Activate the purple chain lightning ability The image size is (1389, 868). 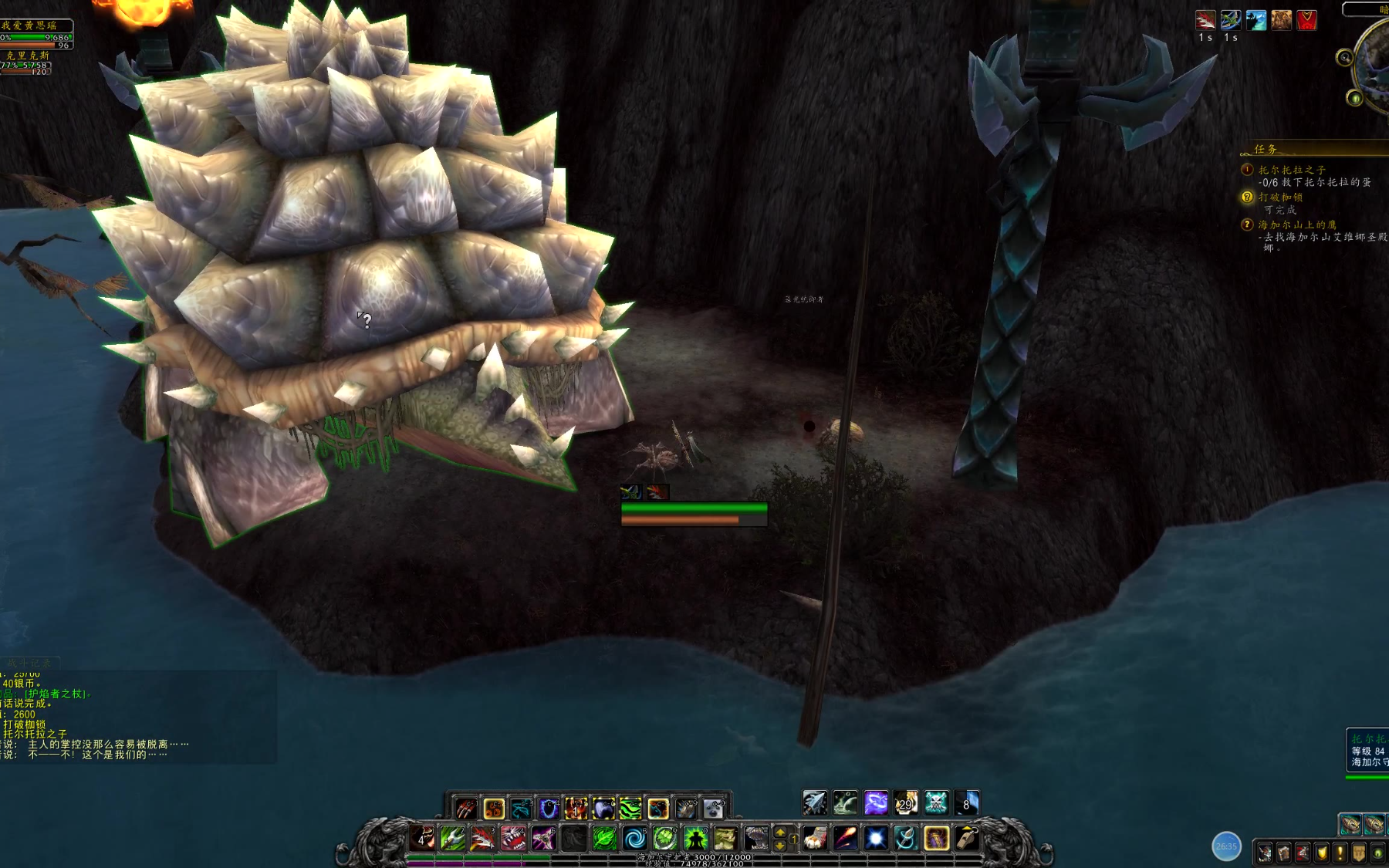(x=876, y=803)
